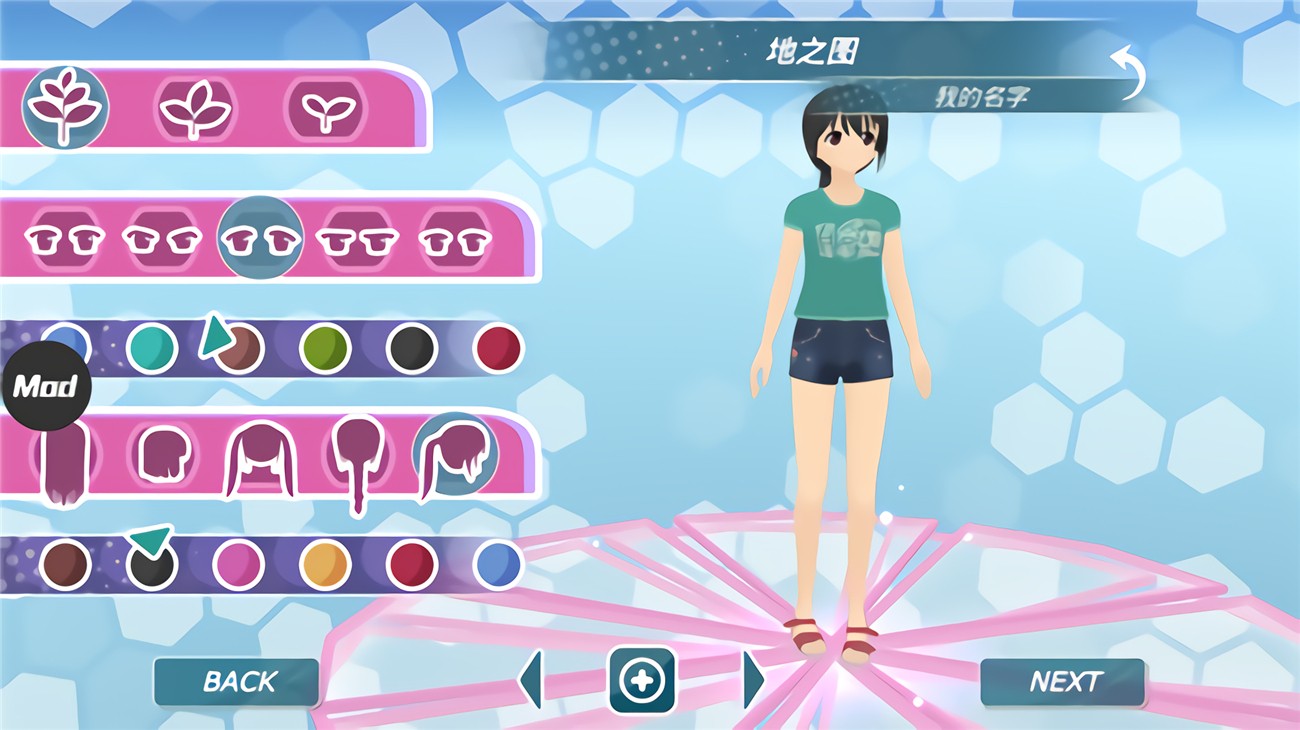Select the short bob hairstyle

point(162,456)
